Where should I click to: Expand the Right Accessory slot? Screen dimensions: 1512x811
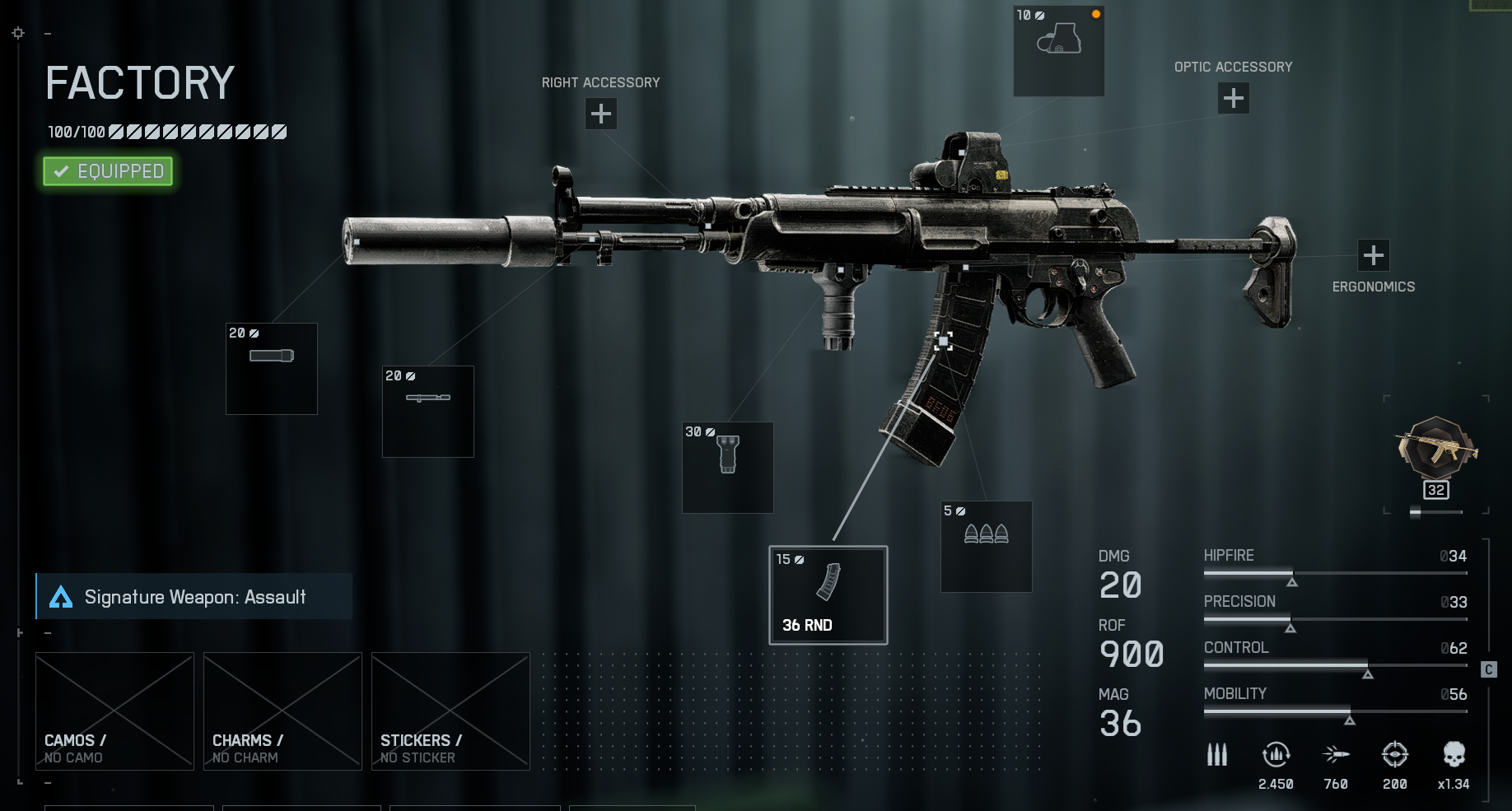[x=600, y=114]
